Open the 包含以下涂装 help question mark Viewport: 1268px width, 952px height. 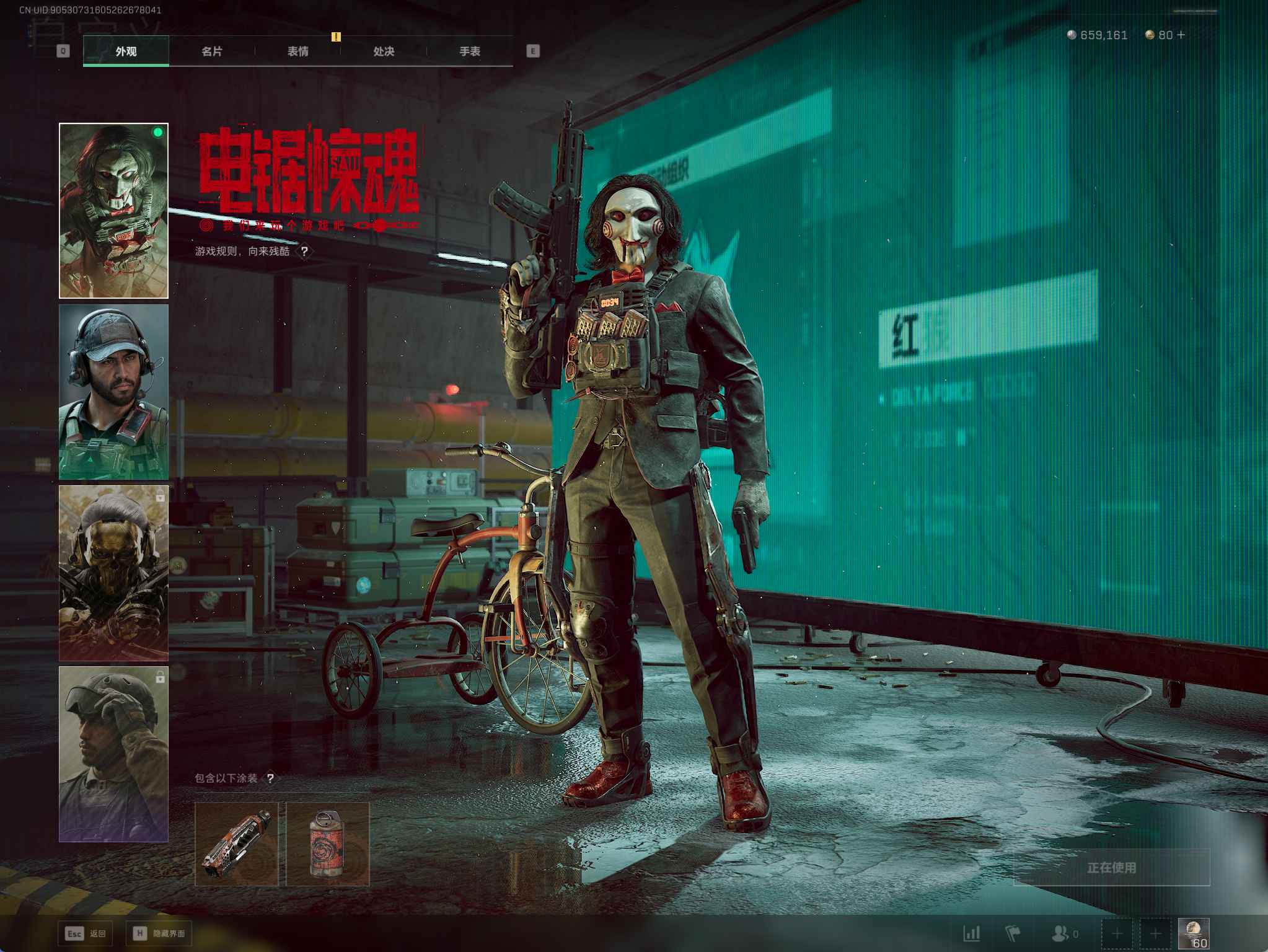(x=270, y=778)
